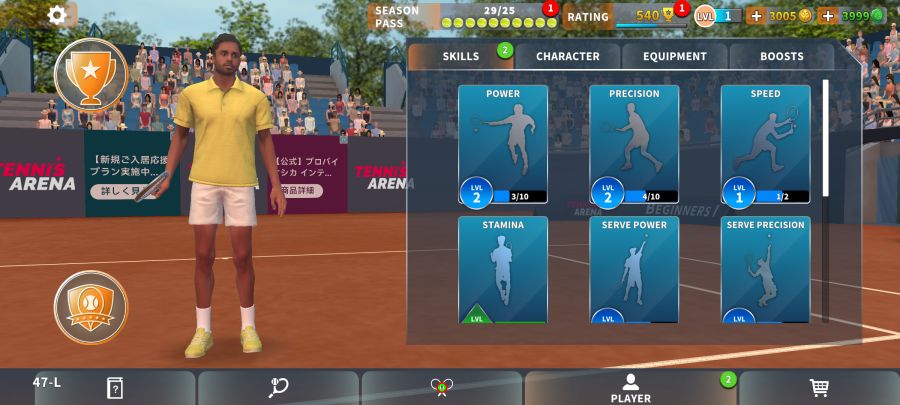This screenshot has width=900, height=405.
Task: Select the Power skill card
Action: coord(503,145)
